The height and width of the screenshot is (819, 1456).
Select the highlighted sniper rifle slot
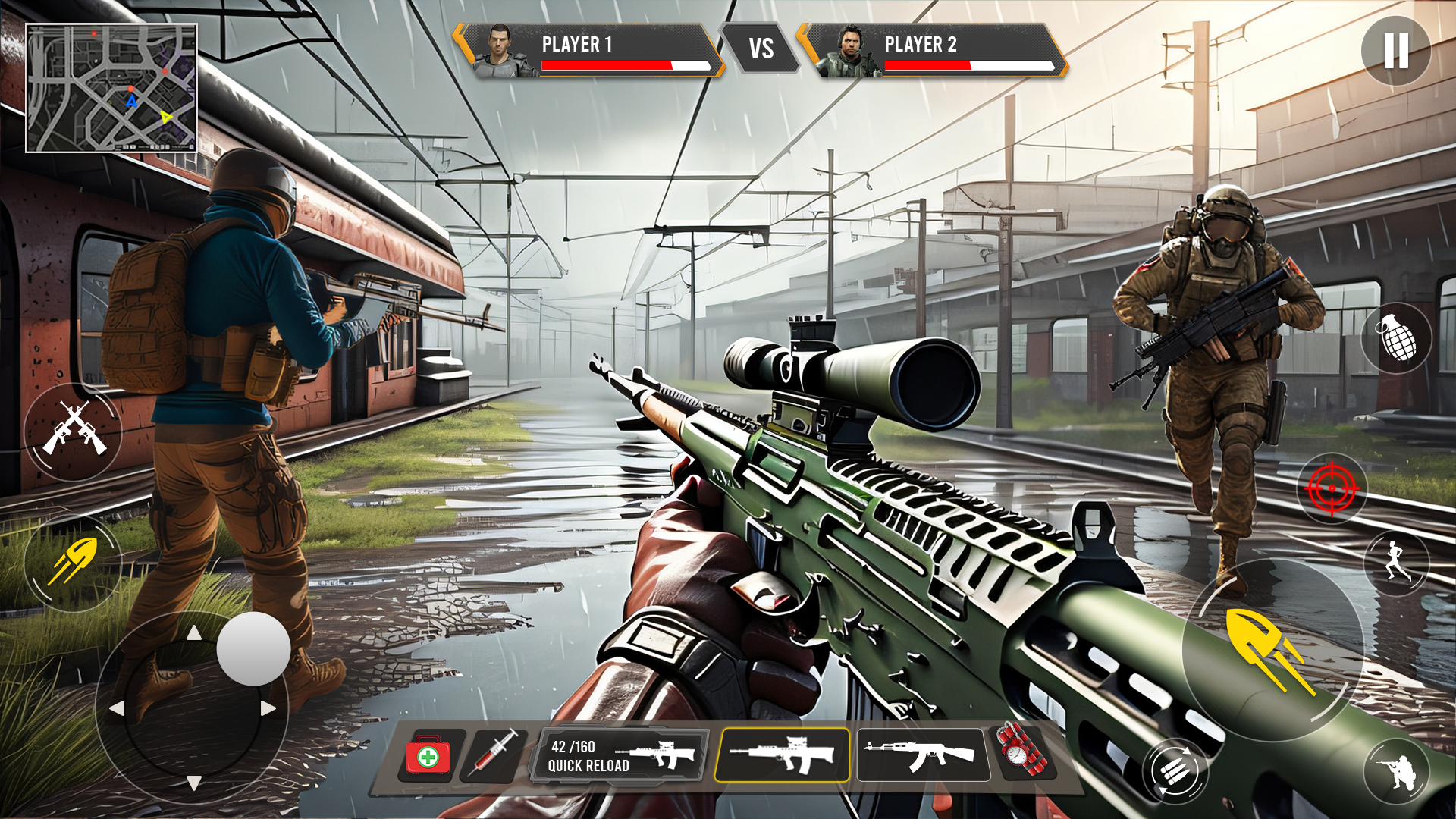(x=782, y=755)
